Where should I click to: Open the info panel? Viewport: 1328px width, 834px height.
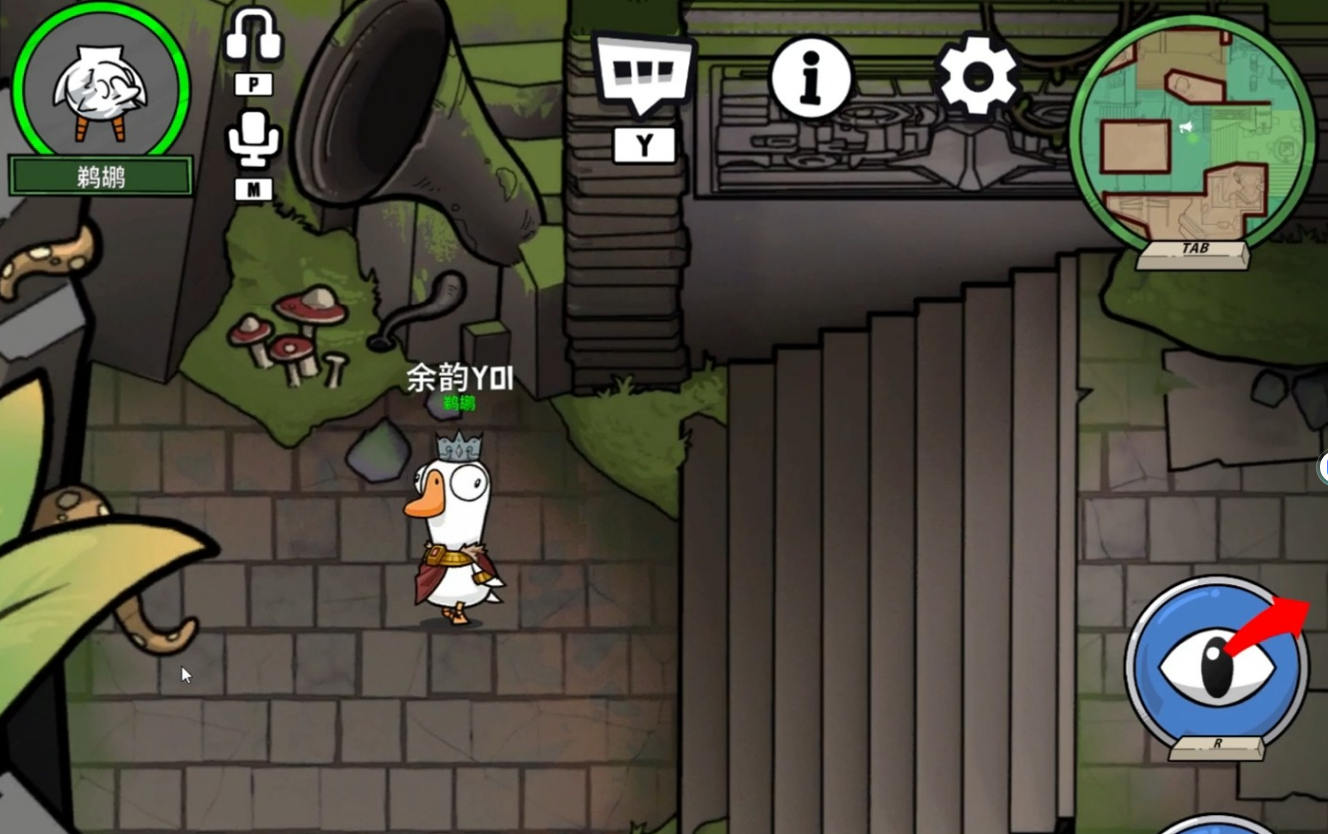(x=811, y=77)
